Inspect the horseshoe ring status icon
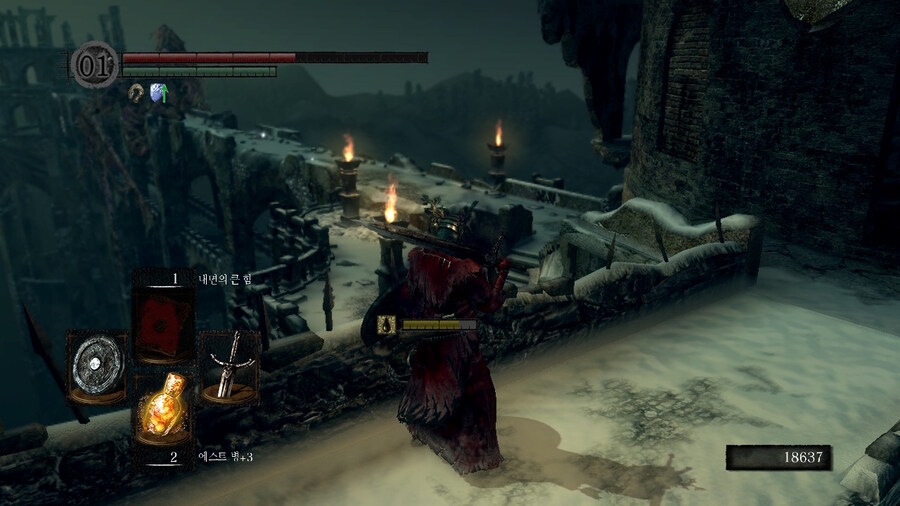Screen dimensions: 900x506 [135, 92]
